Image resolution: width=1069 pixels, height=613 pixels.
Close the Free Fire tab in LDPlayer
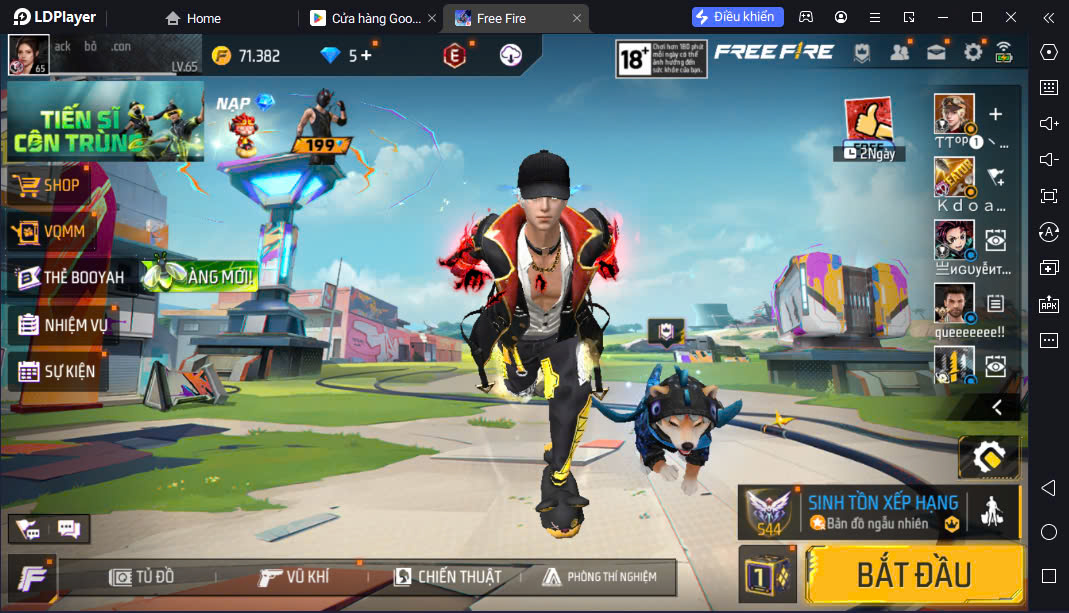(577, 18)
